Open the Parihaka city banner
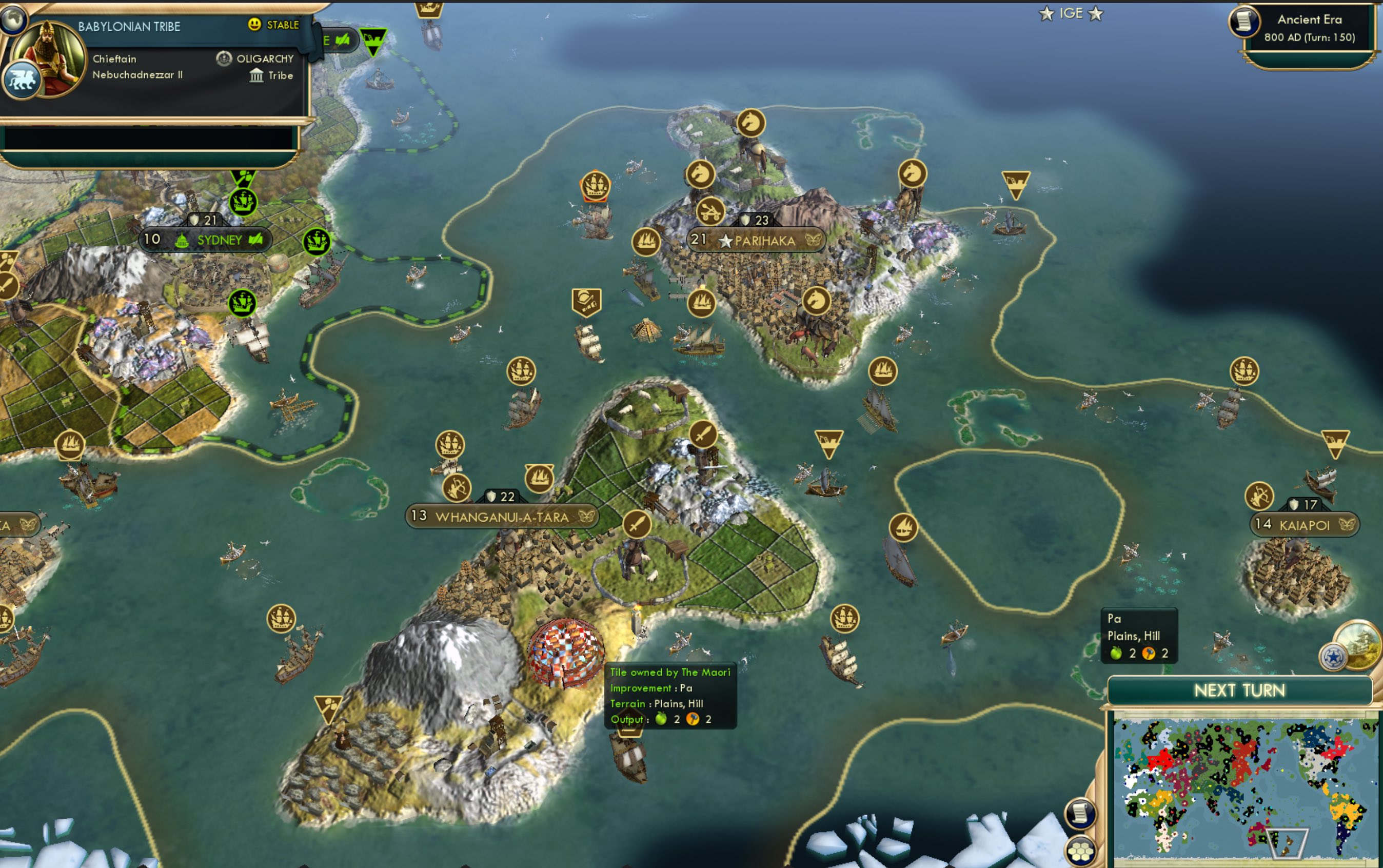 click(x=756, y=240)
